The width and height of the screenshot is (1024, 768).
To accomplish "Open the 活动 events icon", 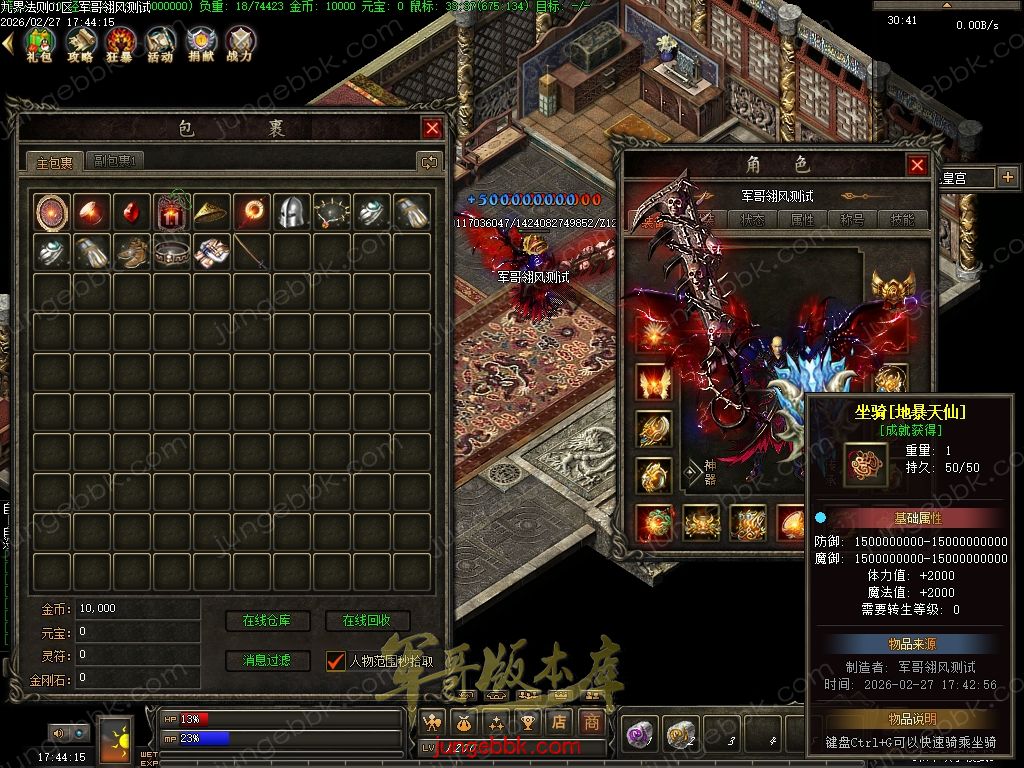I will pos(160,43).
